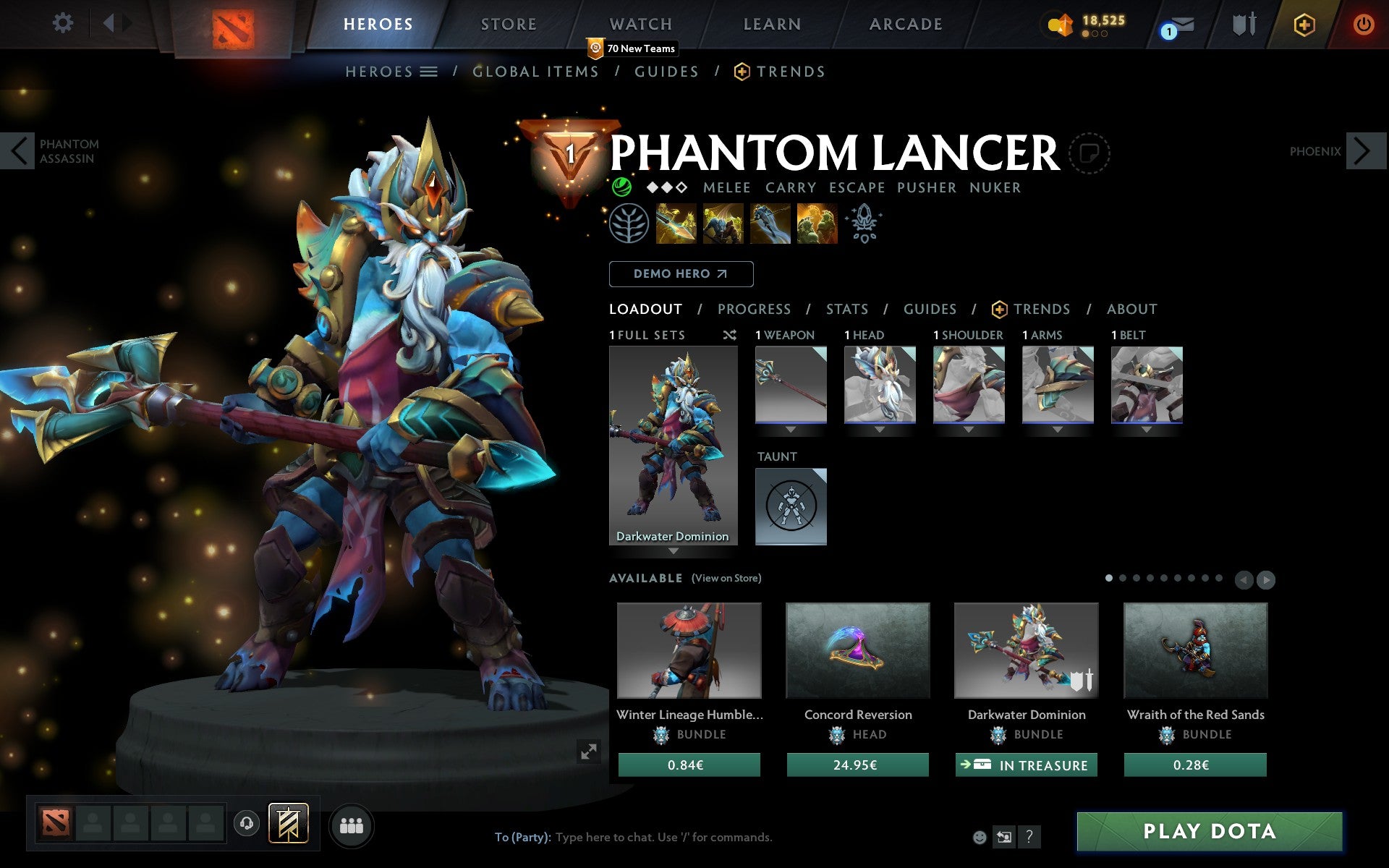Toggle the smiley emoticon in the chat bar

pos(980,838)
